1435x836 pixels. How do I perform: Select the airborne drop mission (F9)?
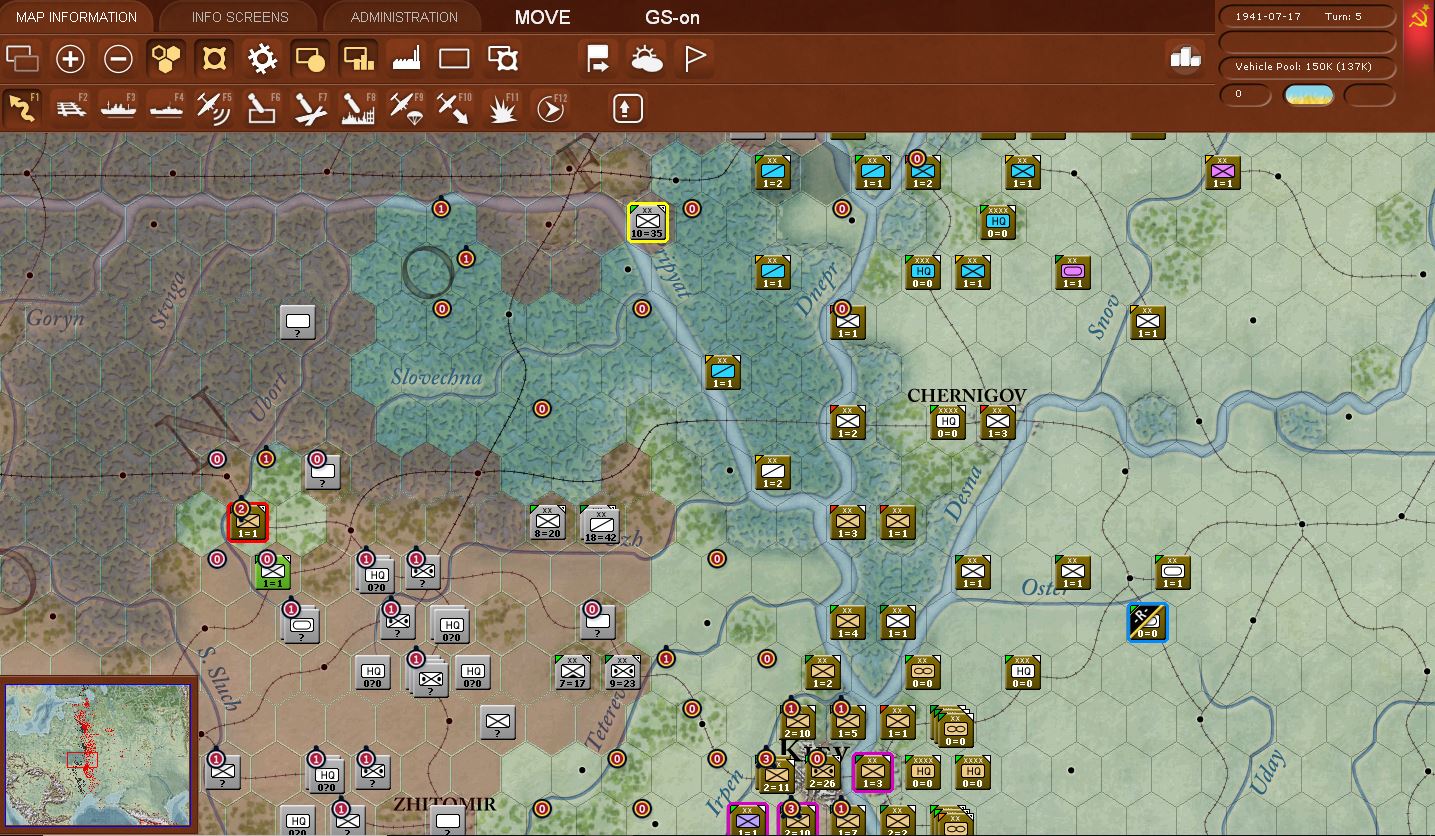(405, 107)
